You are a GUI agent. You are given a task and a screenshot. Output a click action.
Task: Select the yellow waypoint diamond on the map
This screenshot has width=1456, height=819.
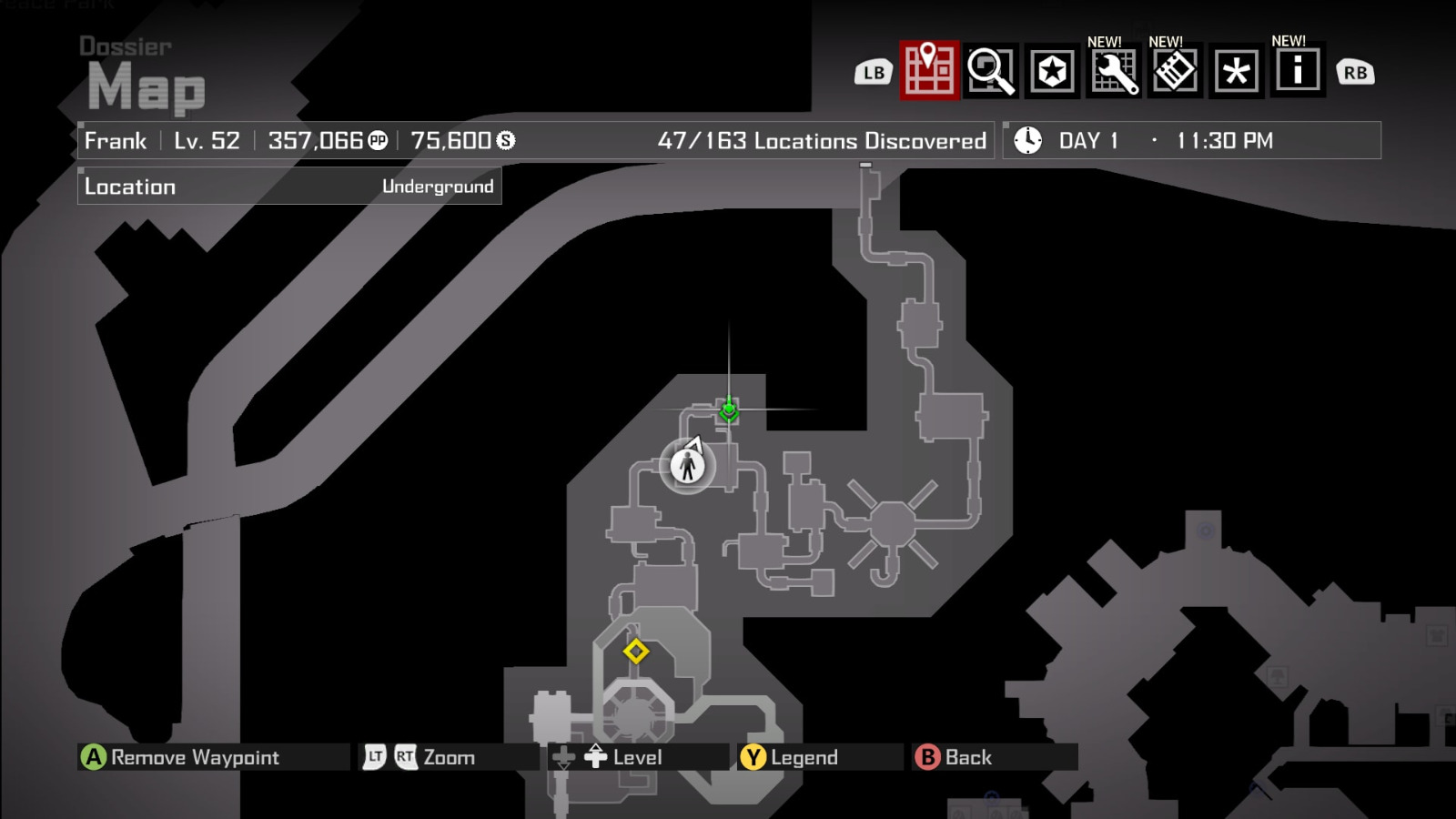637,651
